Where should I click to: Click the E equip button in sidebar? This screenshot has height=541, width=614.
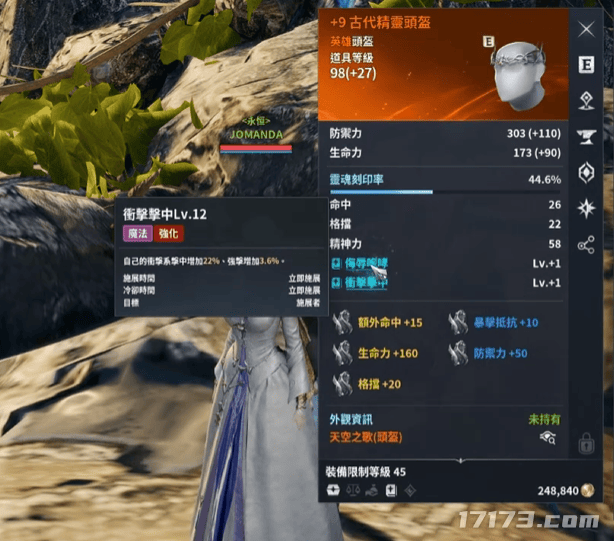tap(586, 65)
